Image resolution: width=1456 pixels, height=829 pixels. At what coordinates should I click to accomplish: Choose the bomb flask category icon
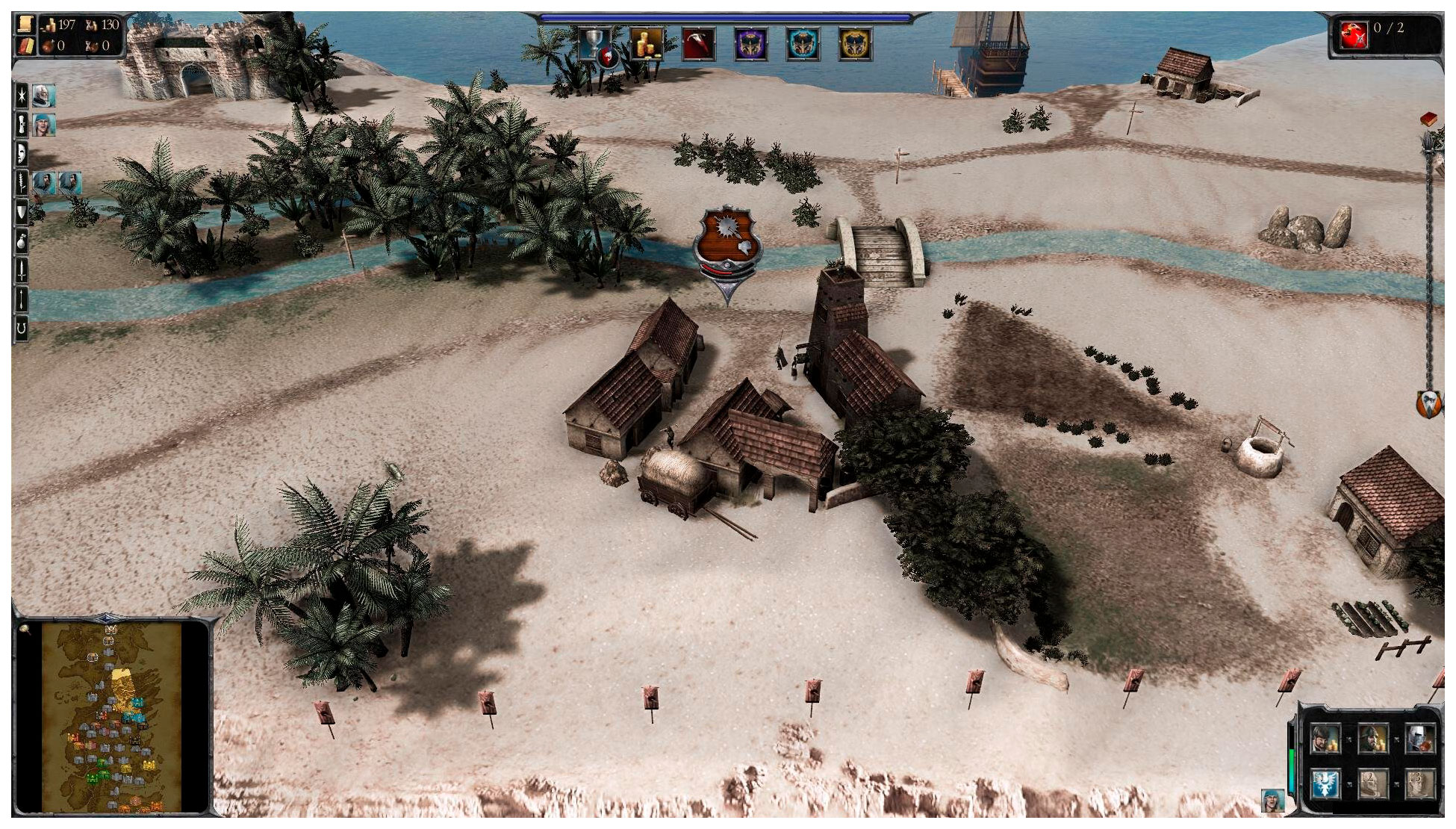22,241
